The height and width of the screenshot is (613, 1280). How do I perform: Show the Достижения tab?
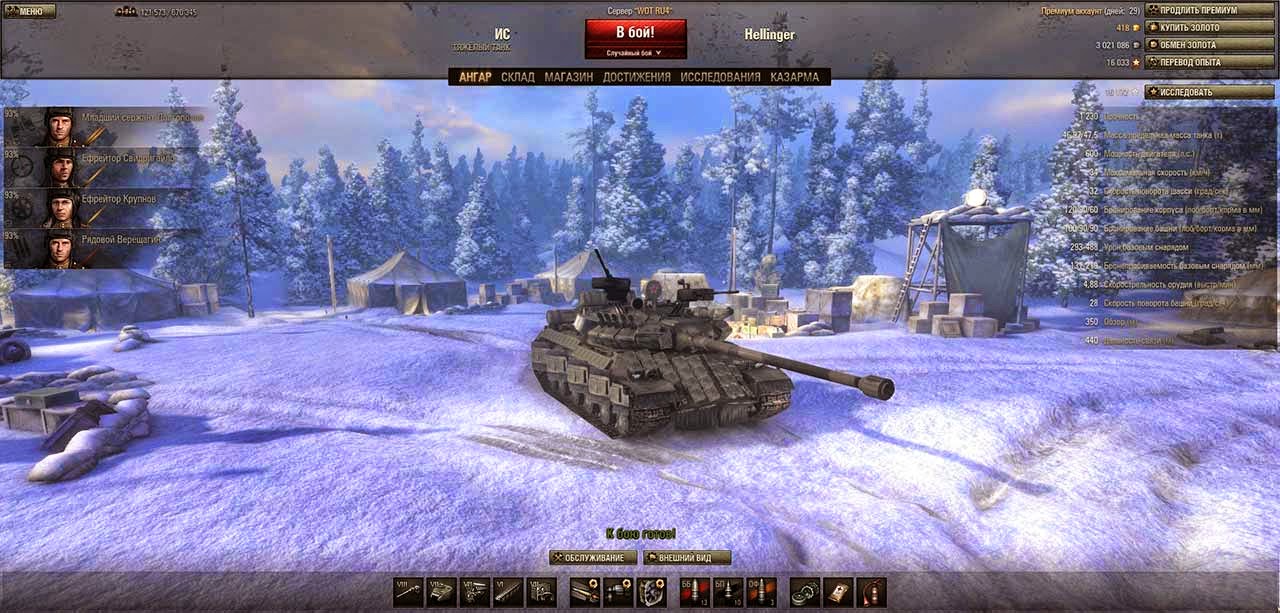[x=637, y=77]
